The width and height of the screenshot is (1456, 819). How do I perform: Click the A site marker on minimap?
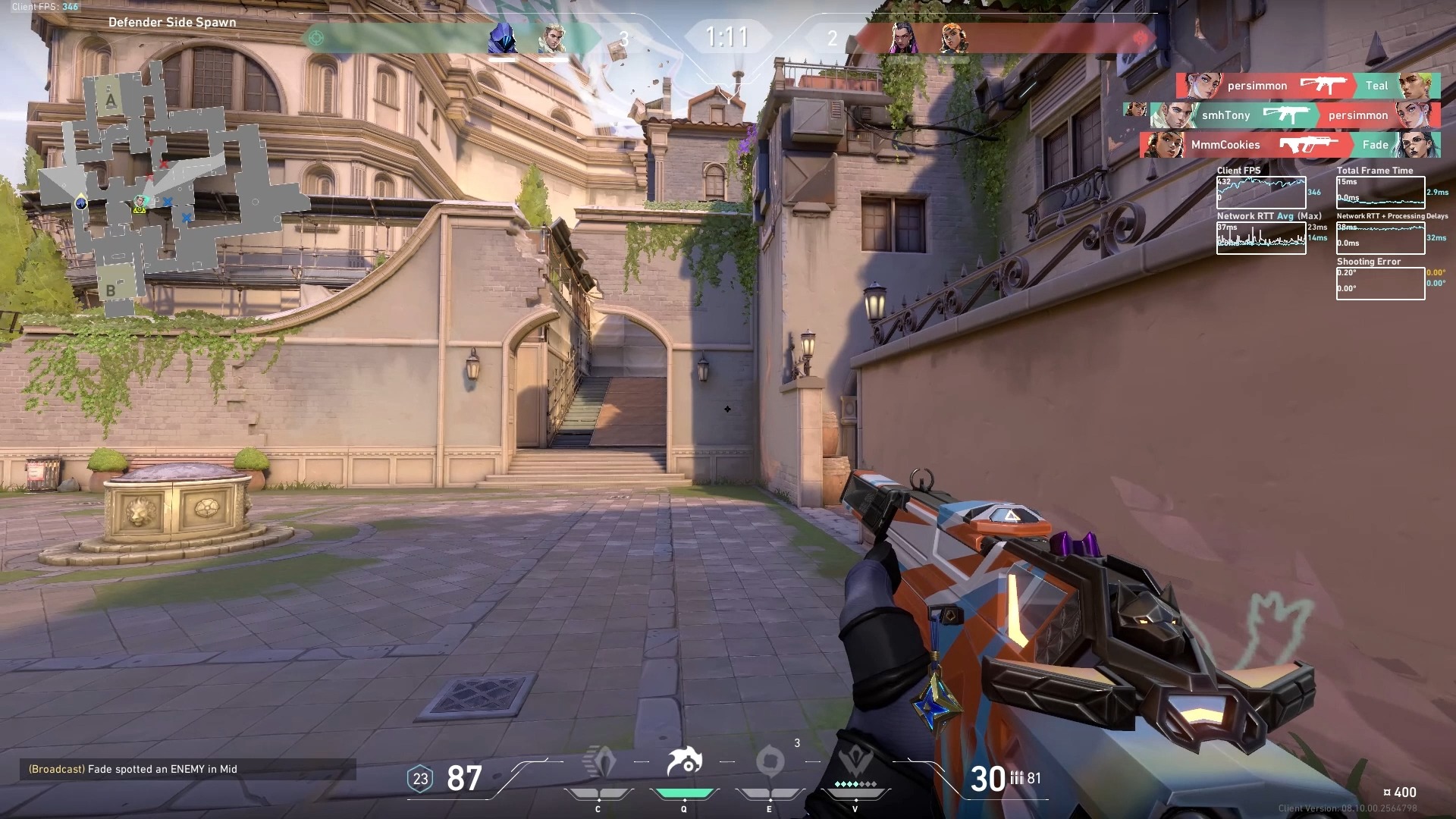coord(111,100)
